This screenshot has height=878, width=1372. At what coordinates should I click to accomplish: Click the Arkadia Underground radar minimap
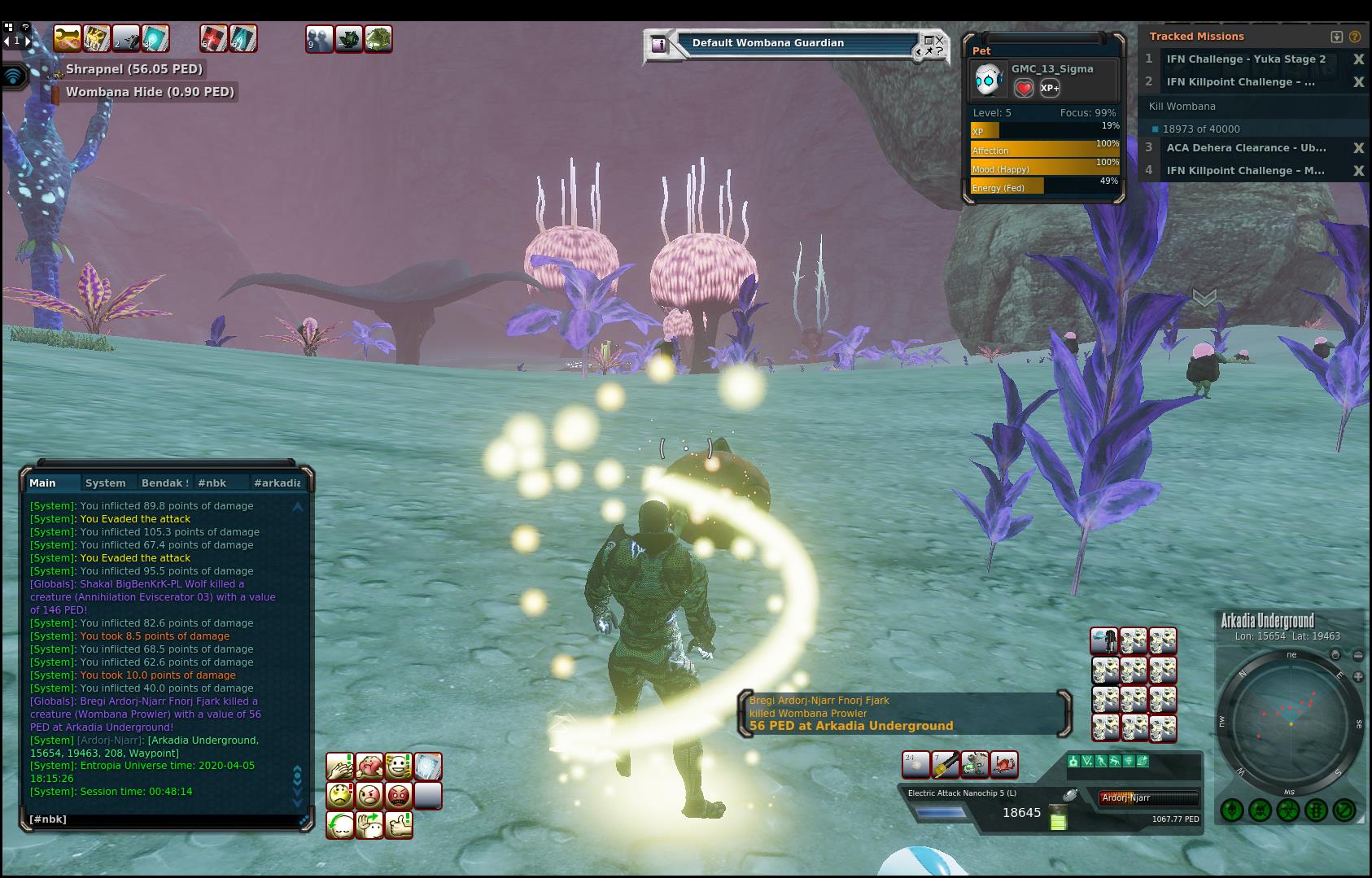coord(1290,722)
